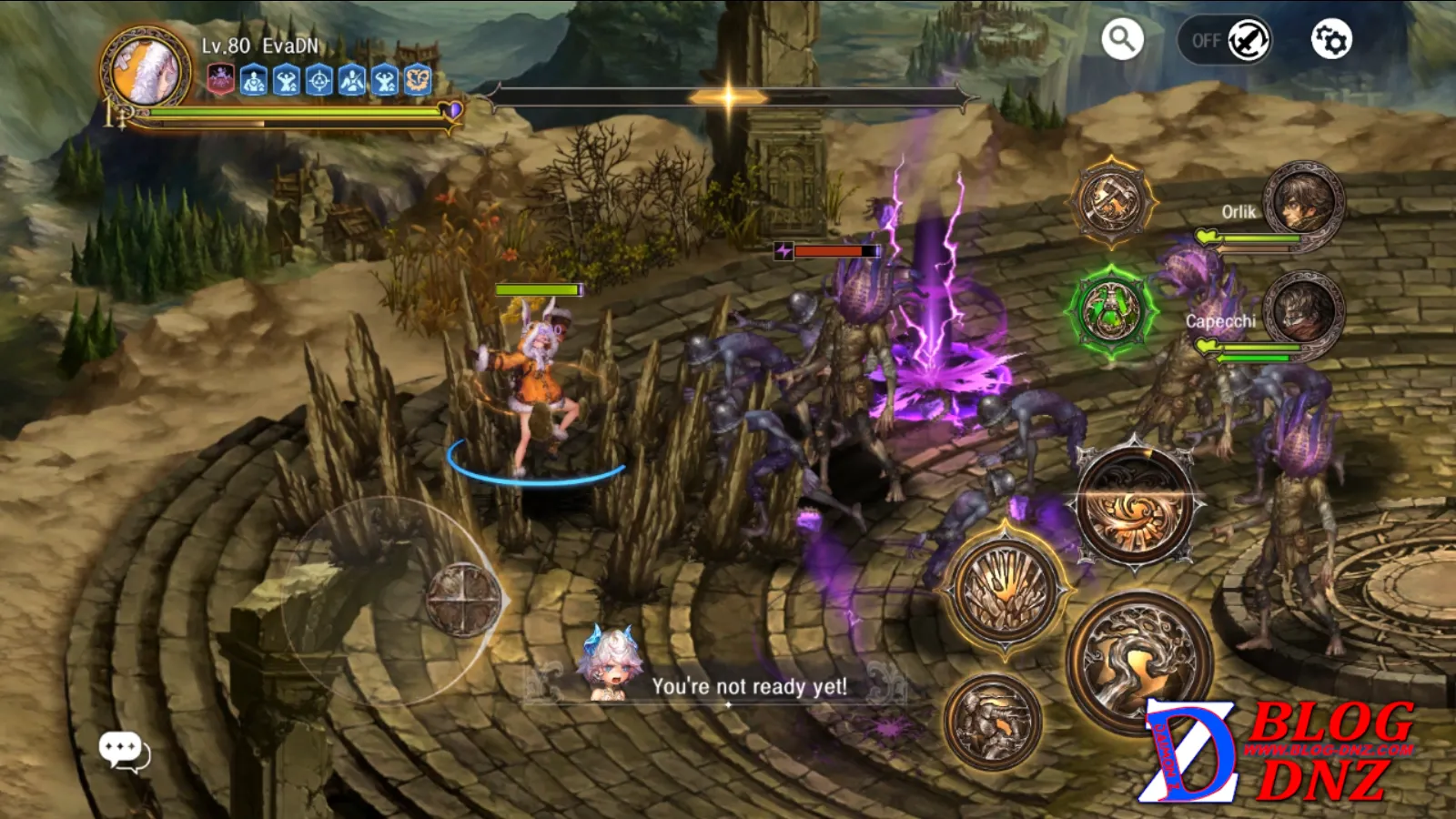Use the crouching figure skill button
The image size is (1456, 819).
pos(993,722)
